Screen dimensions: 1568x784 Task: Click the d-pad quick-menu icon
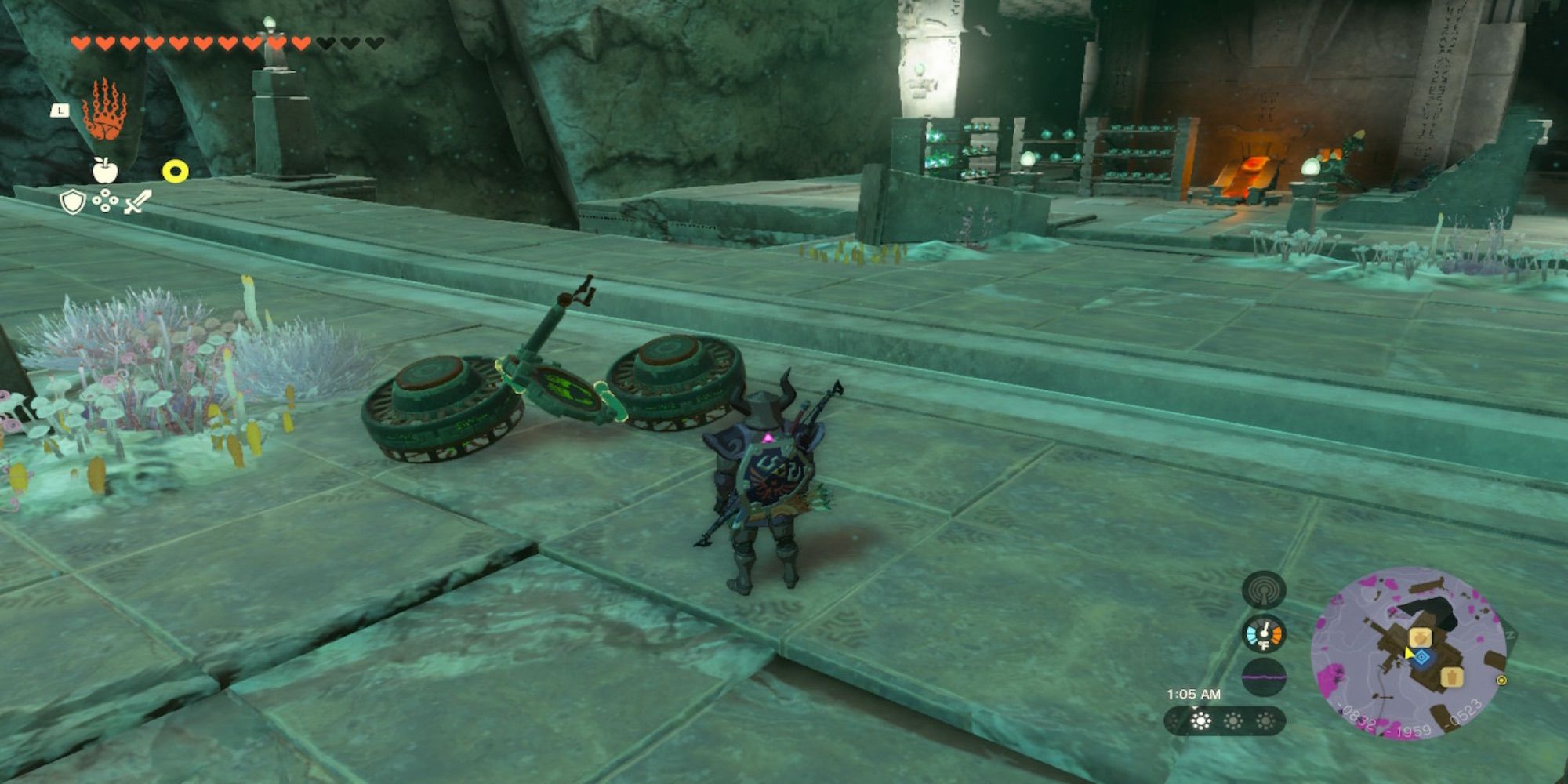104,201
